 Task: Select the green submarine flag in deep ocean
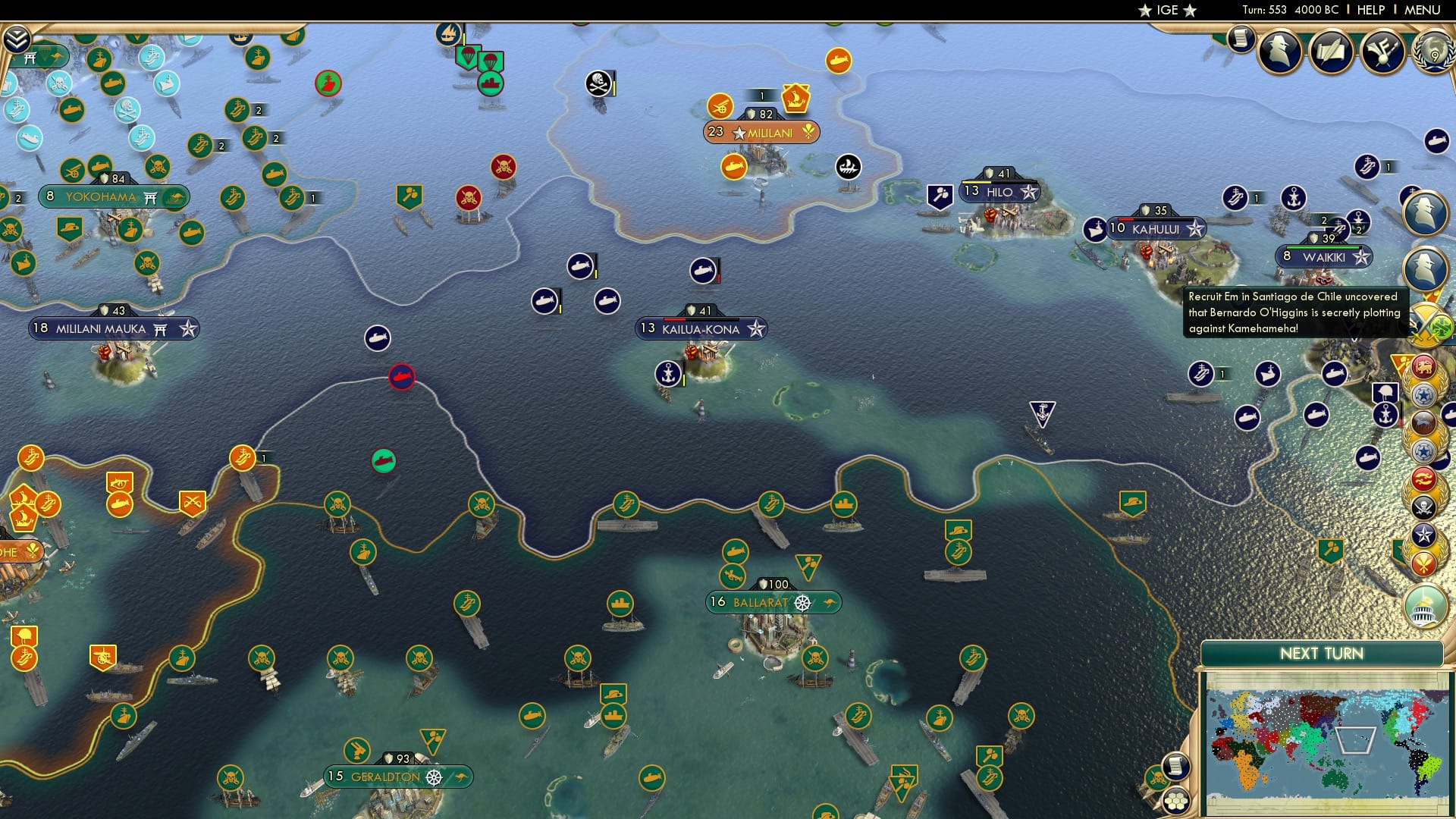pyautogui.click(x=384, y=460)
